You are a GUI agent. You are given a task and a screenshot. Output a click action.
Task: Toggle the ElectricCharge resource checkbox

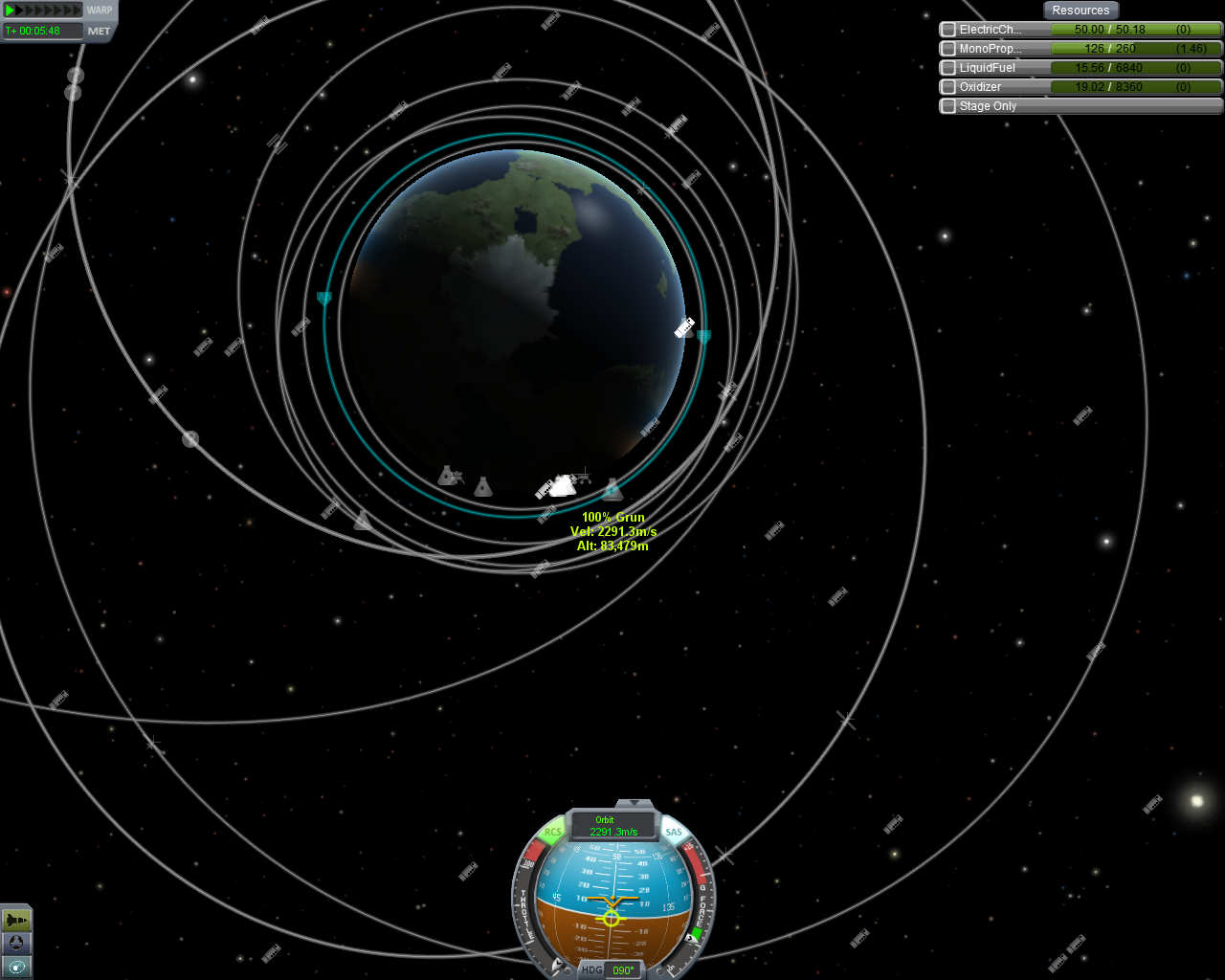coord(948,30)
